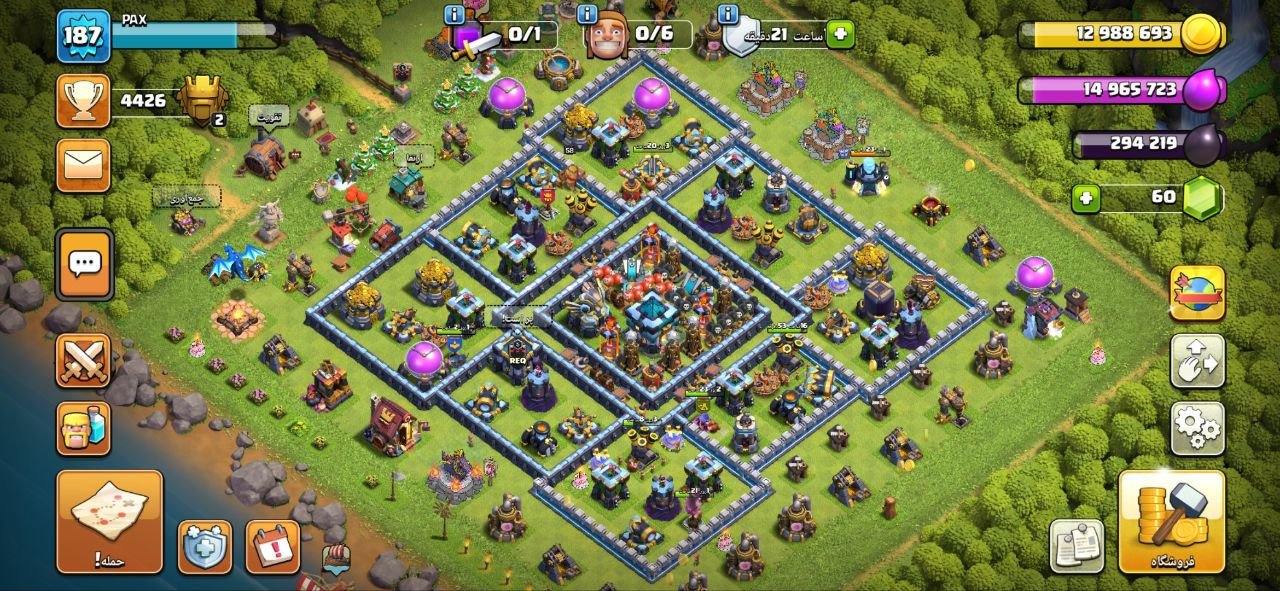This screenshot has height=591, width=1280.
Task: Open the army overview barbarian button
Action: (83, 428)
